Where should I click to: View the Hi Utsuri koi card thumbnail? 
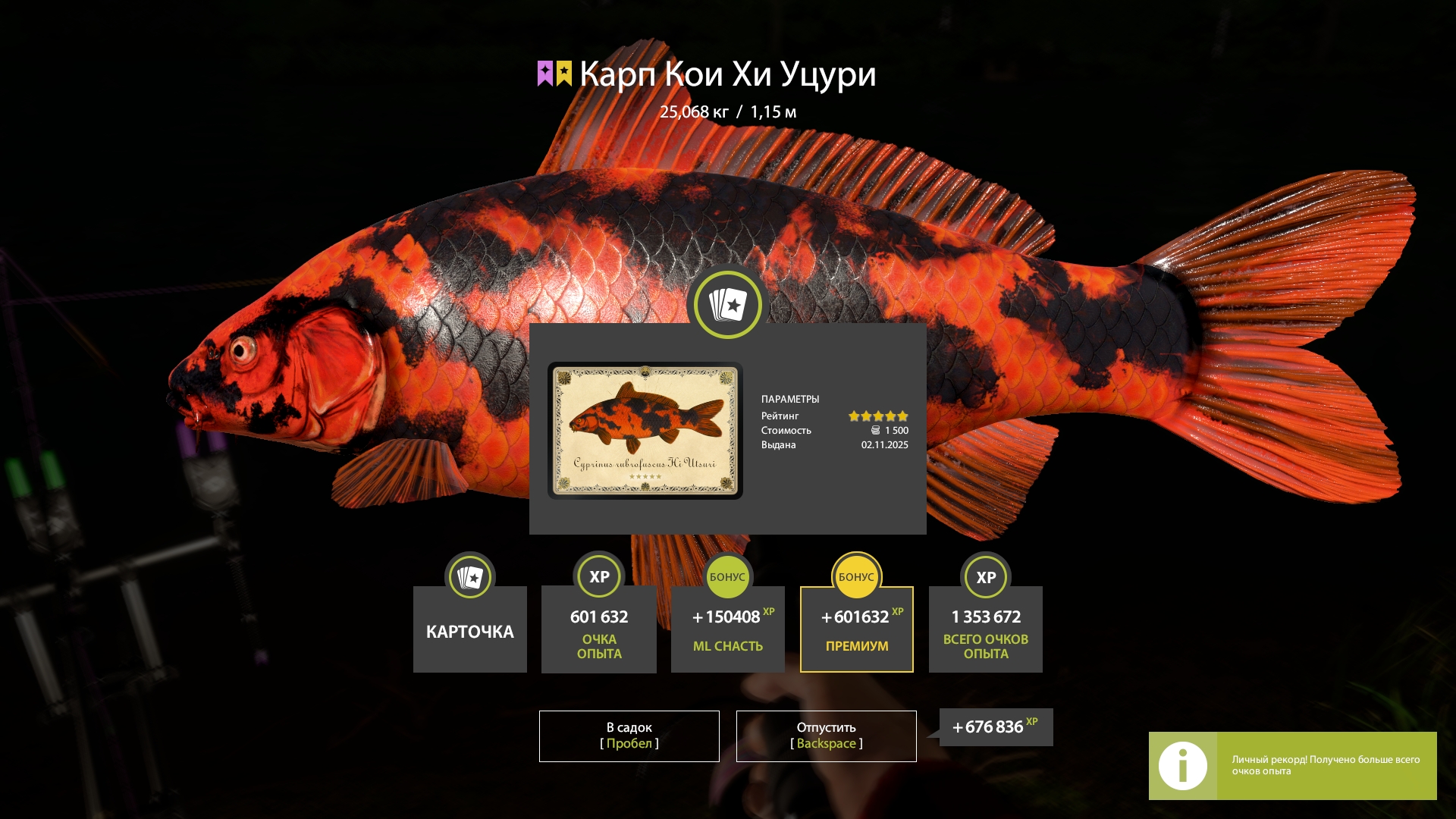pyautogui.click(x=645, y=430)
